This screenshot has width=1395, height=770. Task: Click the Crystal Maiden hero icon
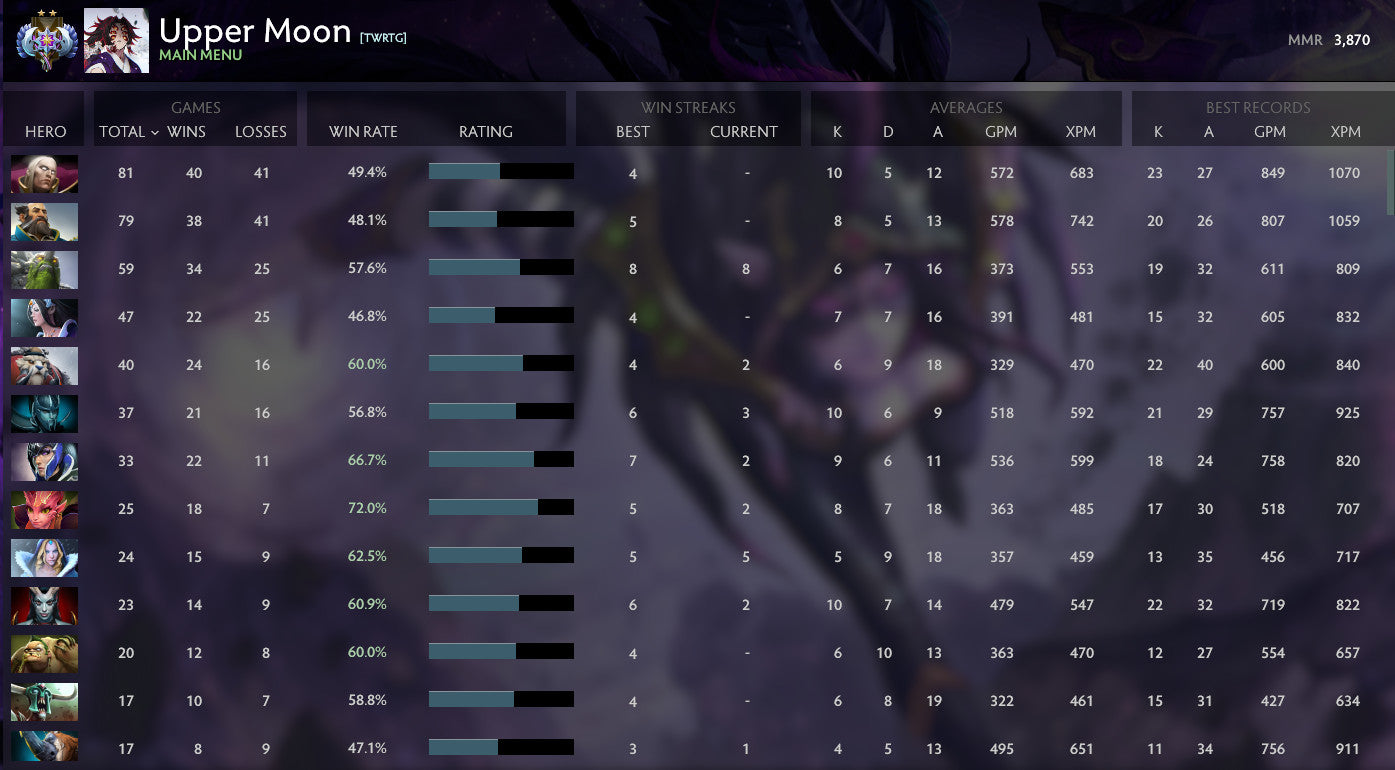tap(44, 557)
